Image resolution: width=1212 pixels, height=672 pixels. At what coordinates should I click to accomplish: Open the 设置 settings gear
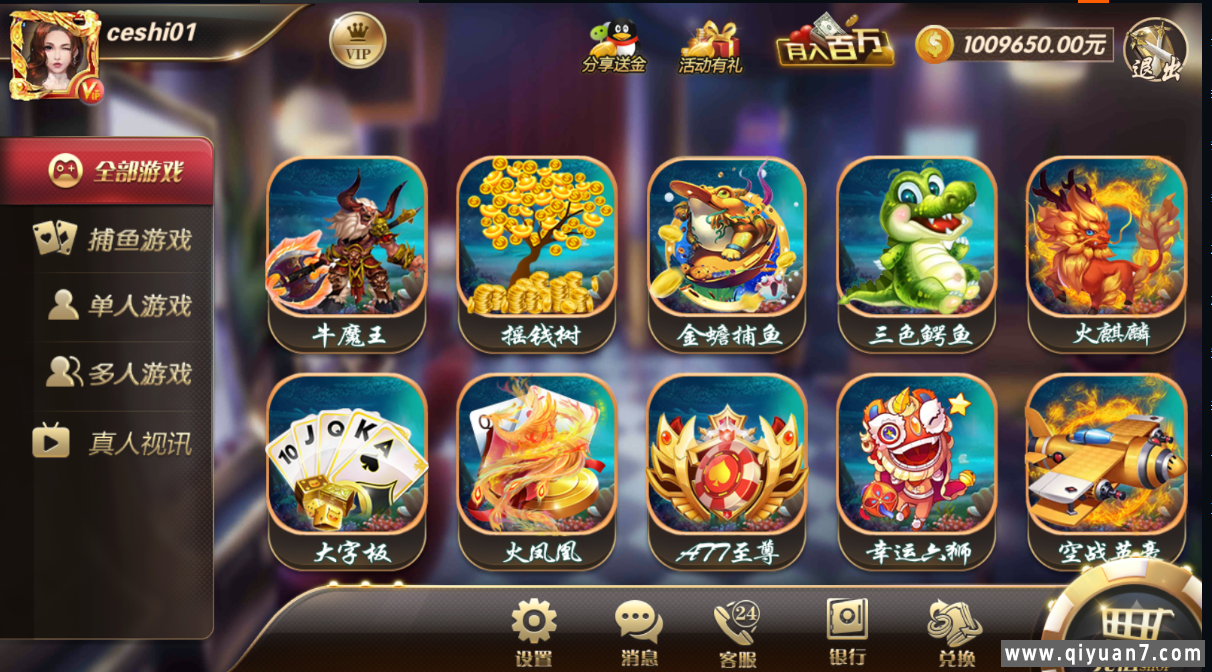[x=534, y=630]
